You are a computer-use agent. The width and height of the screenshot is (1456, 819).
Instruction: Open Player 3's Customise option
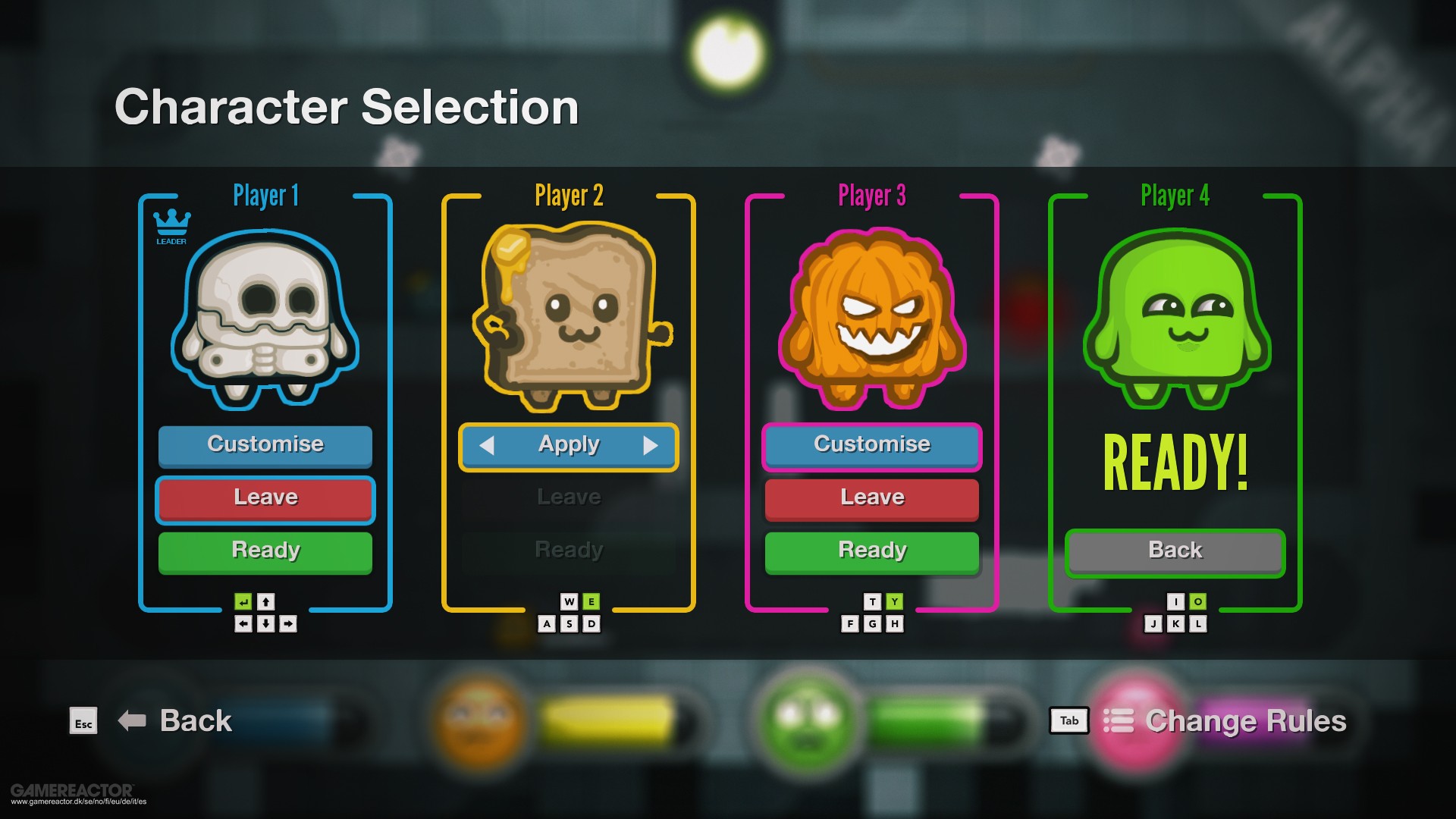[x=872, y=445]
